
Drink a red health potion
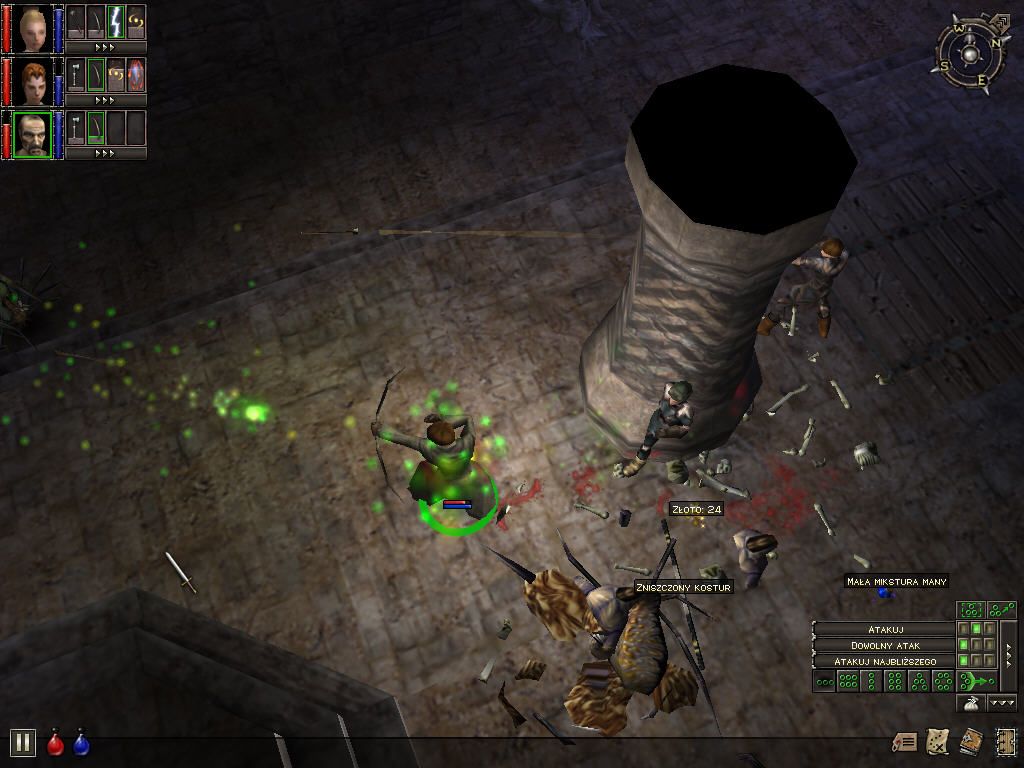coord(56,744)
